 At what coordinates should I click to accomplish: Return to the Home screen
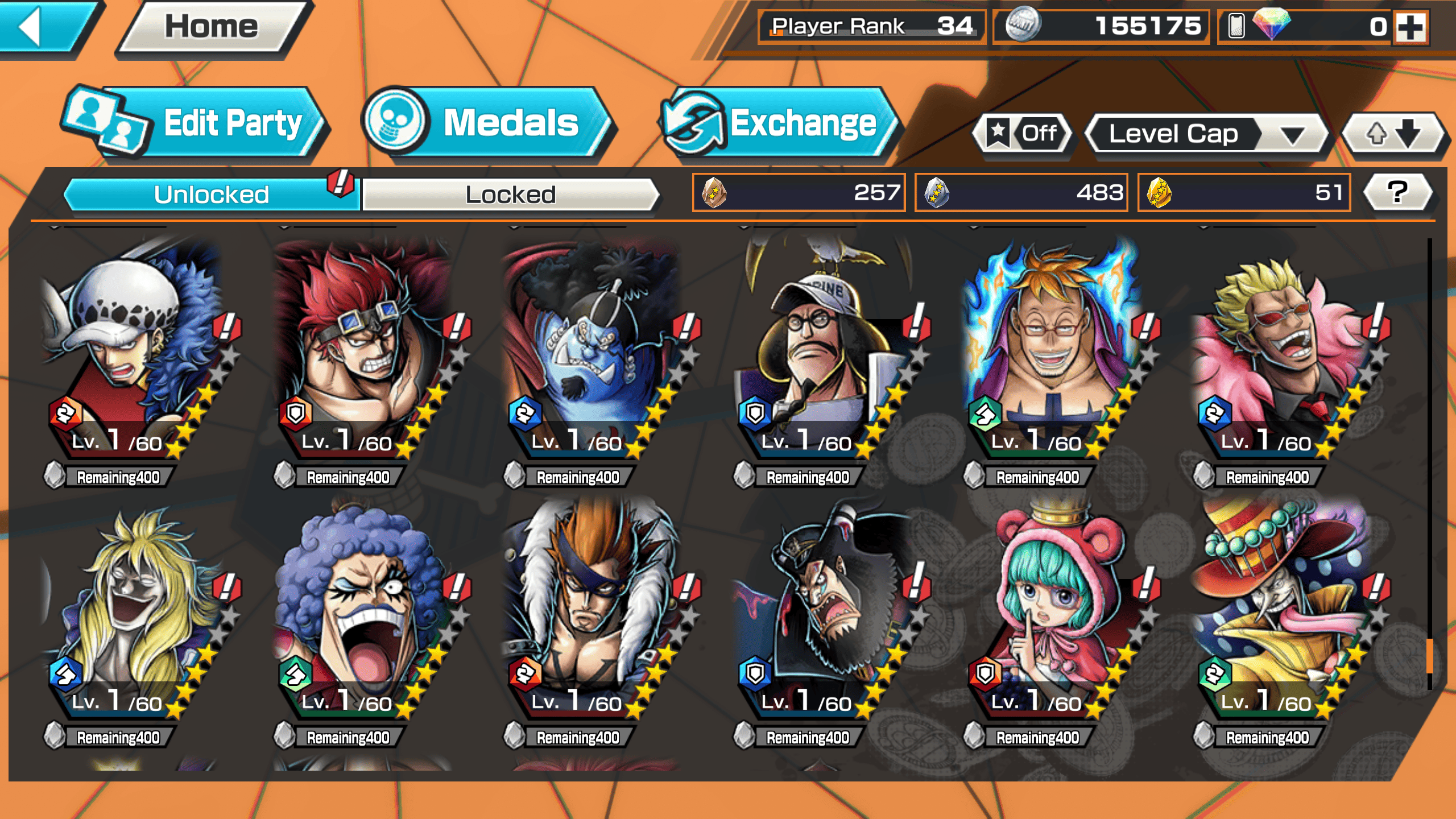coord(212,27)
